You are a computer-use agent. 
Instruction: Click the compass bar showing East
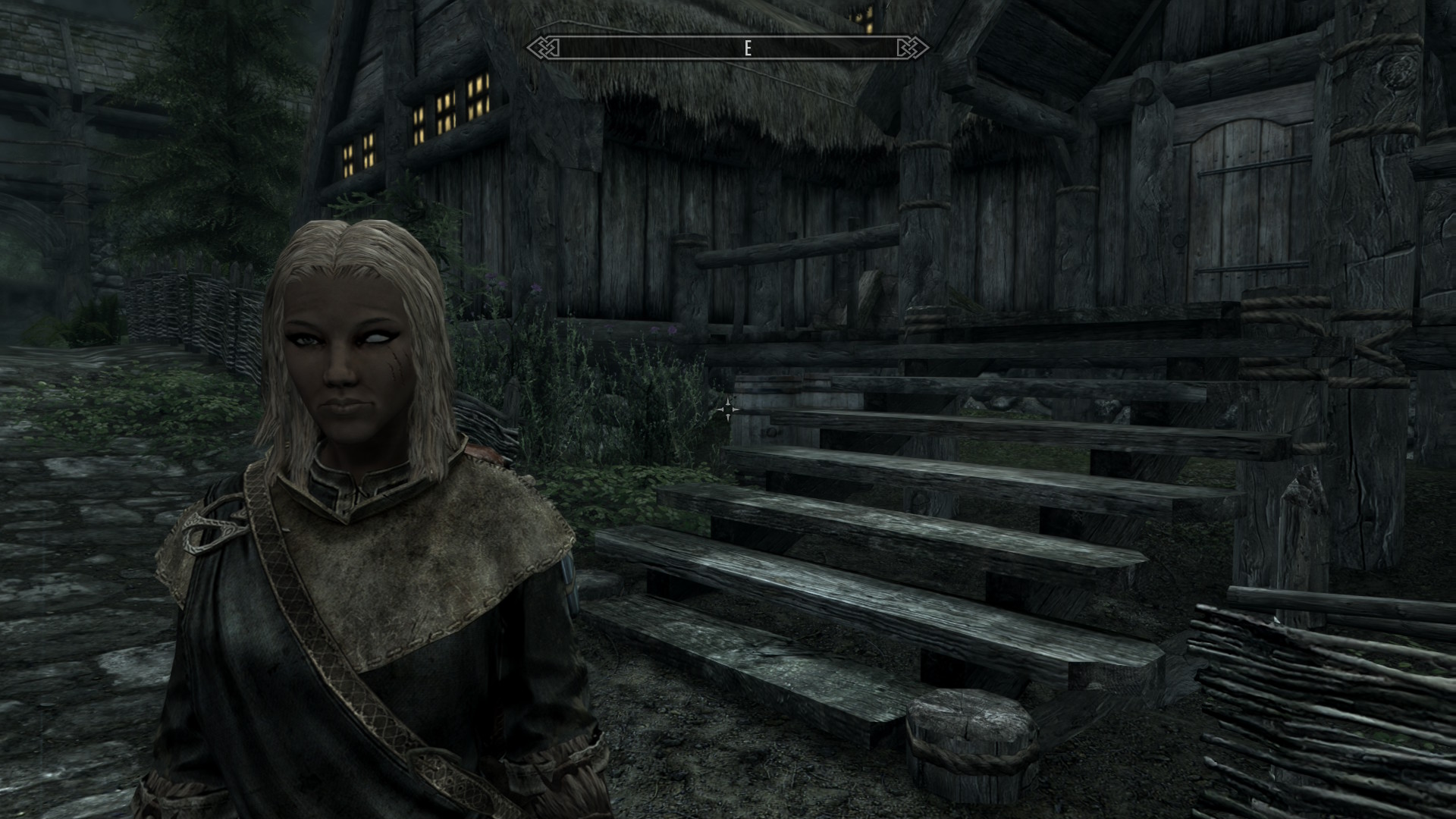point(727,49)
